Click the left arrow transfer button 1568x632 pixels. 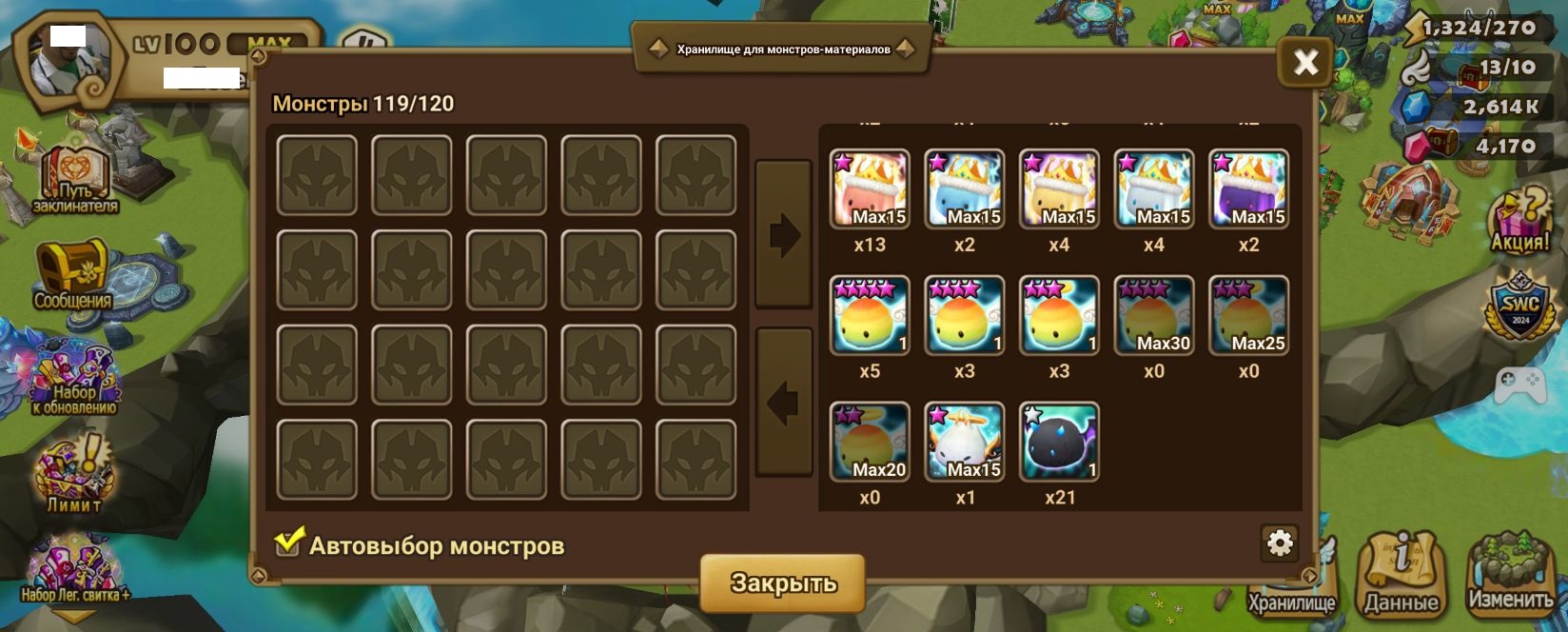point(783,403)
